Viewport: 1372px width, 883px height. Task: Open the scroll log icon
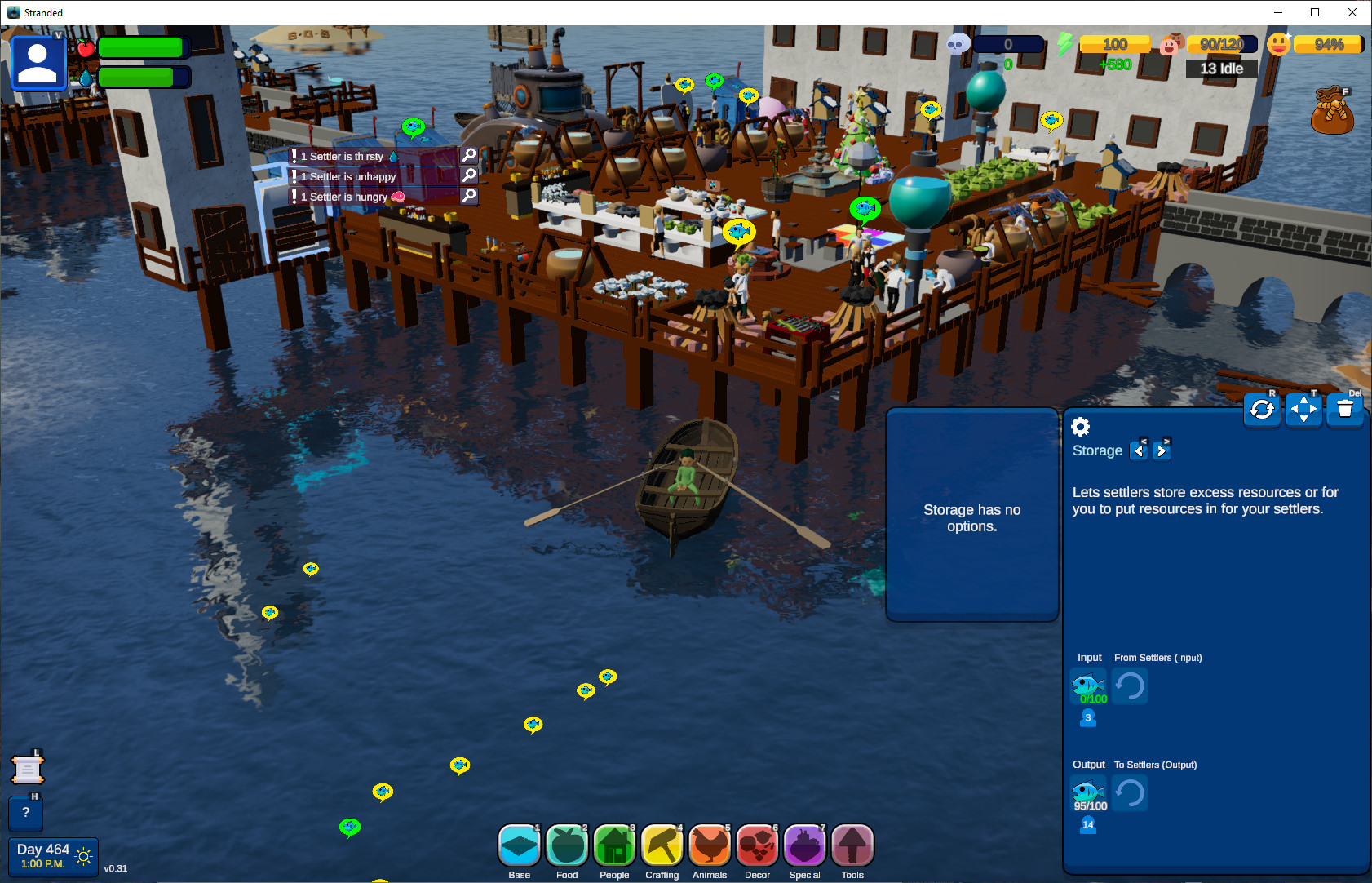point(27,770)
